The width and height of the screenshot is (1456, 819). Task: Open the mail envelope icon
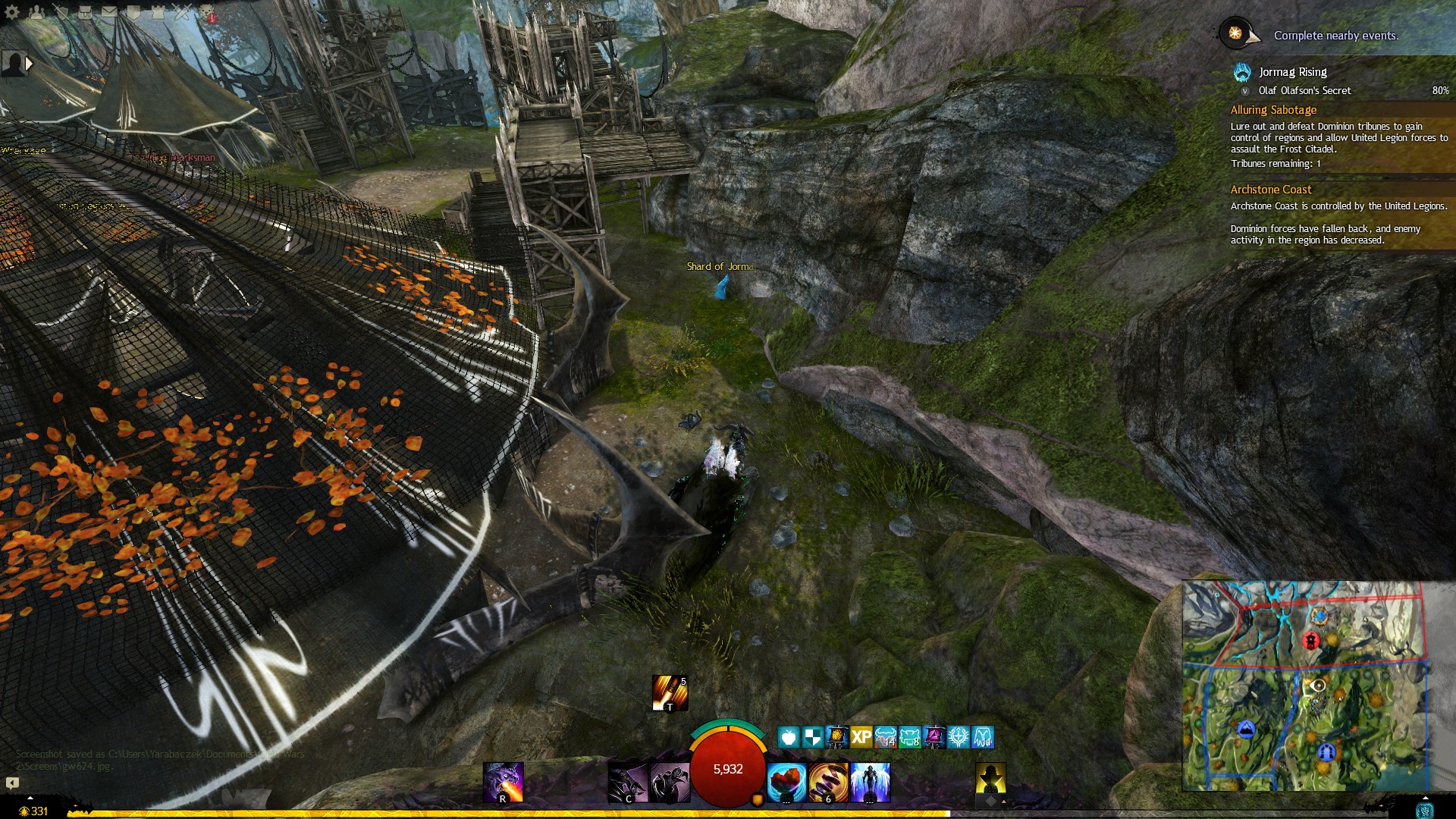pyautogui.click(x=109, y=12)
